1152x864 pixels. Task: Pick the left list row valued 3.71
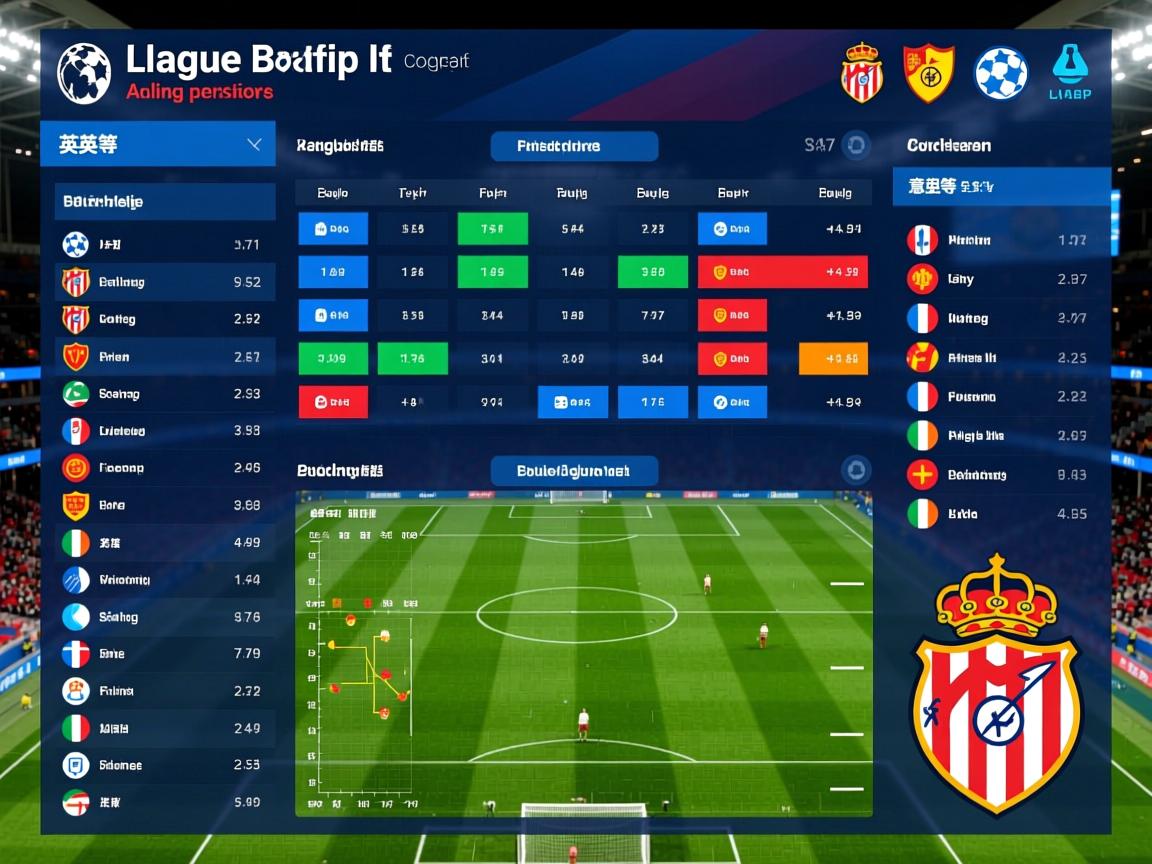click(x=165, y=244)
